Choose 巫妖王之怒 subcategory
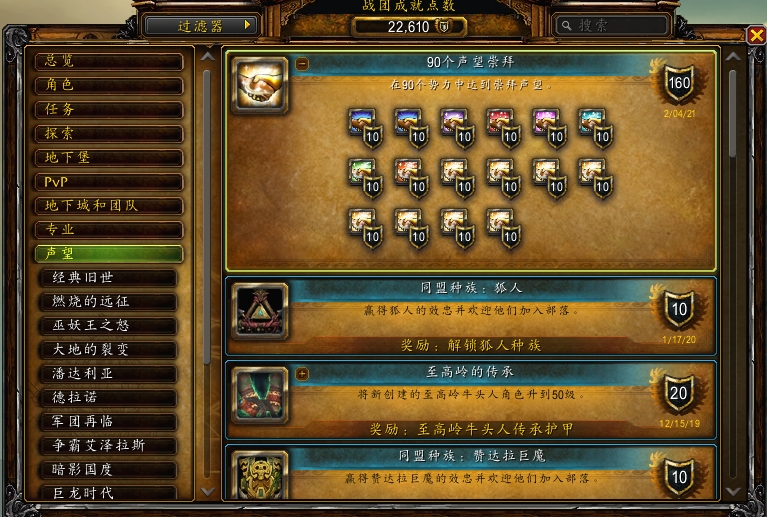This screenshot has height=517, width=767. [109, 325]
